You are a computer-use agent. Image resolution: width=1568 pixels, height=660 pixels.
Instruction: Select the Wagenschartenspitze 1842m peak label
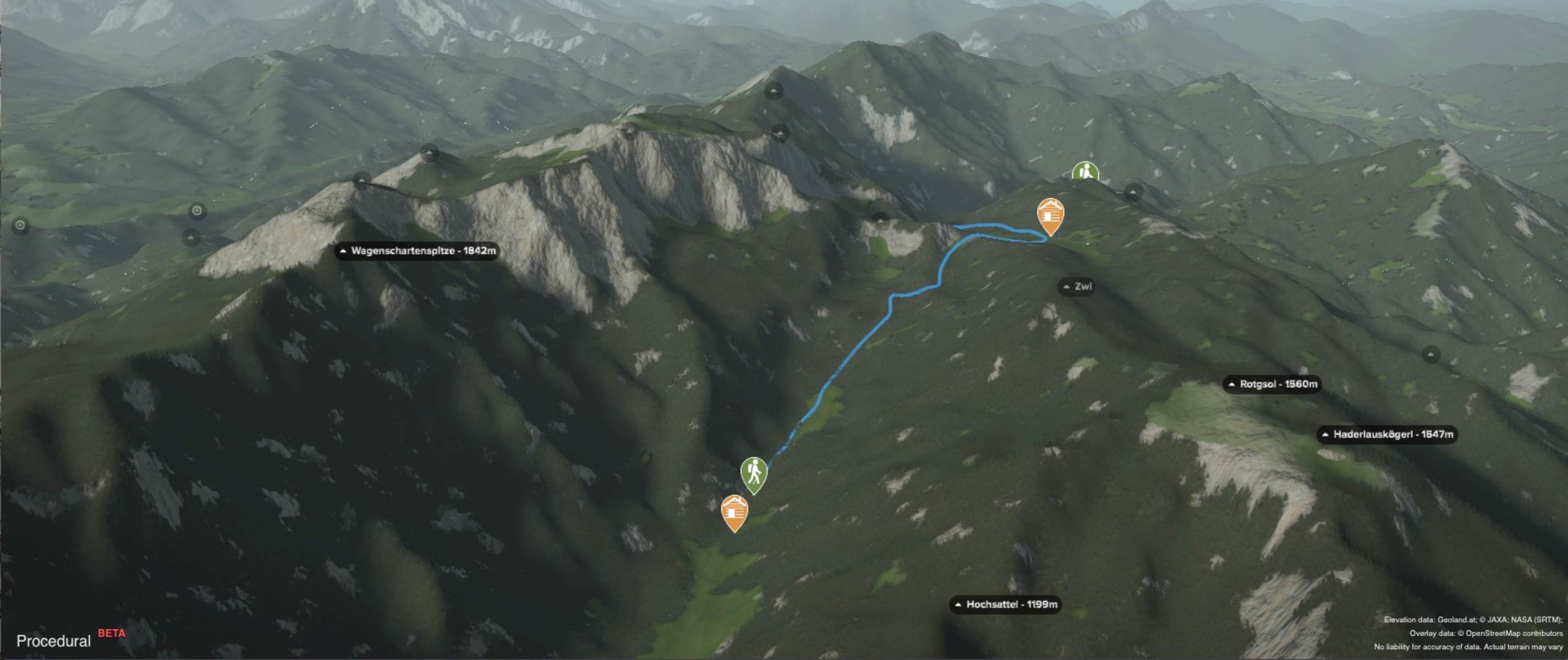click(x=417, y=251)
